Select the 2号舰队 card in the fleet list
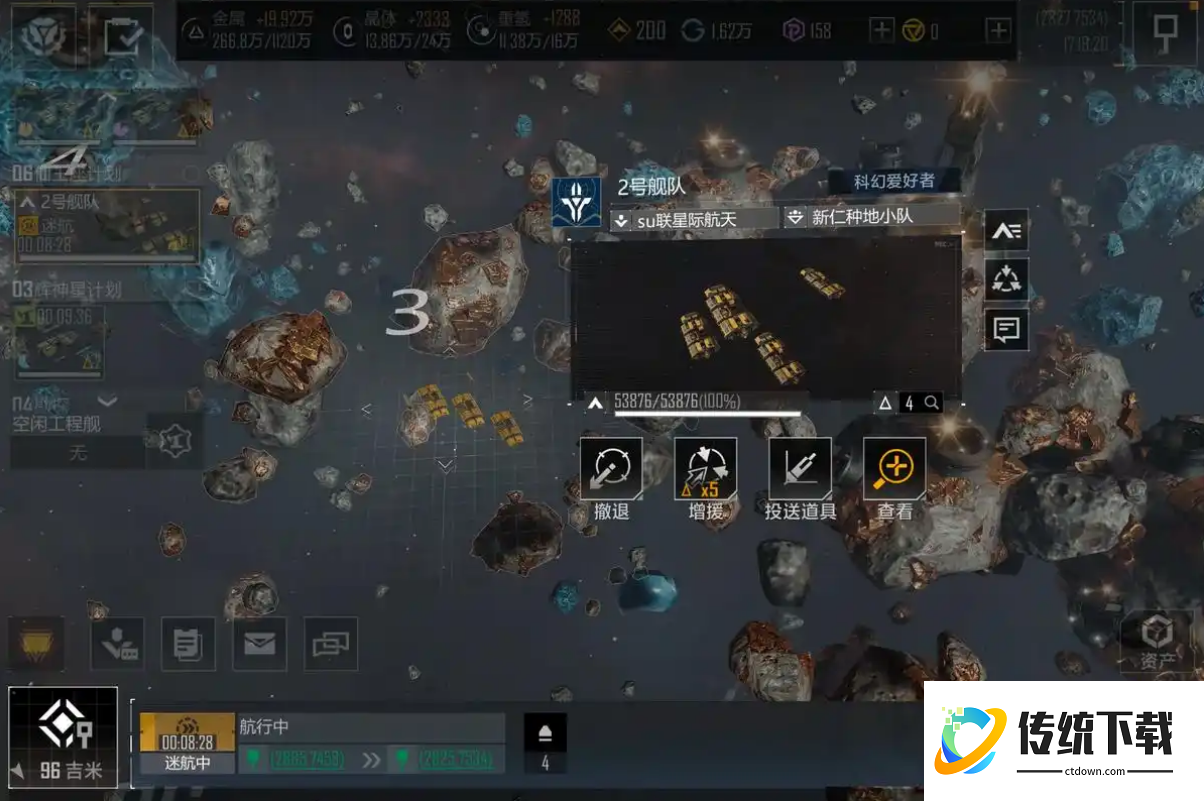Screen dimensions: 1204x801 pyautogui.click(x=106, y=227)
